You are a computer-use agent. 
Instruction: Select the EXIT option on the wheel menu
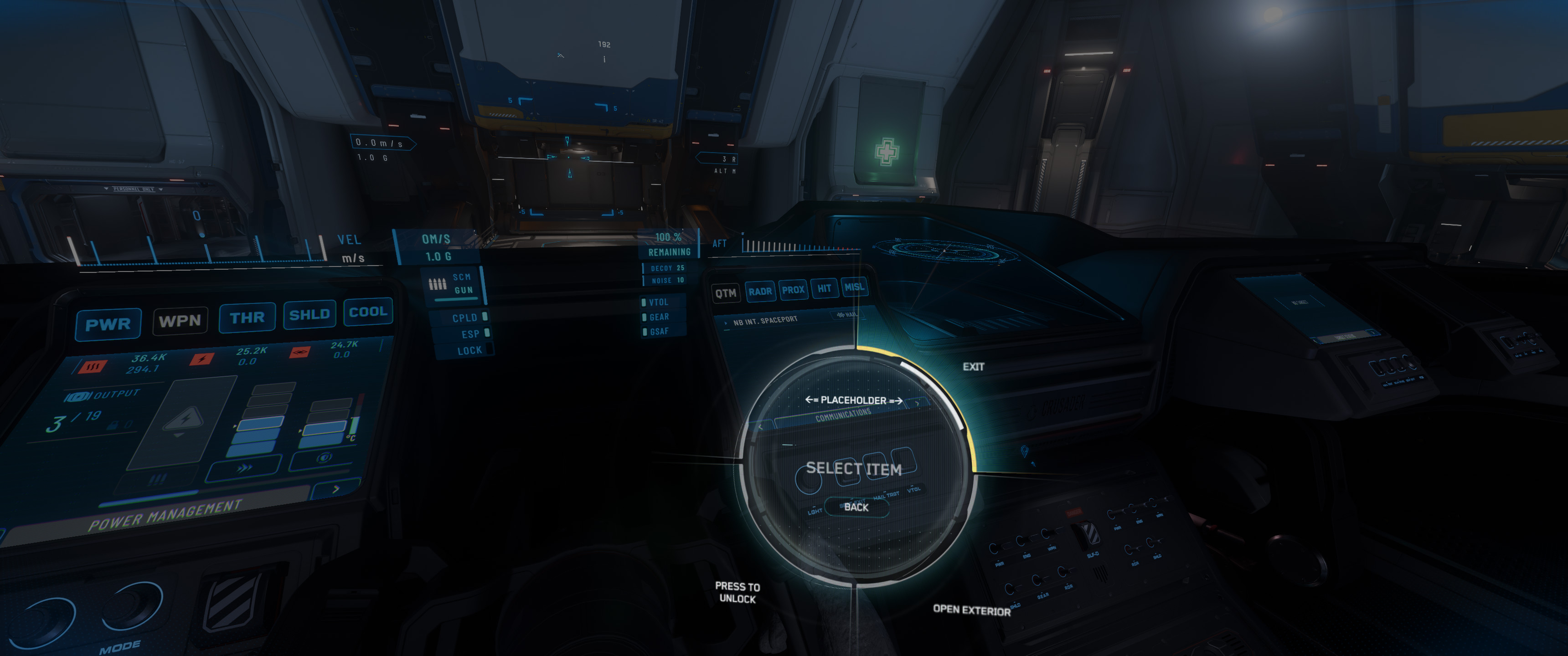click(975, 367)
